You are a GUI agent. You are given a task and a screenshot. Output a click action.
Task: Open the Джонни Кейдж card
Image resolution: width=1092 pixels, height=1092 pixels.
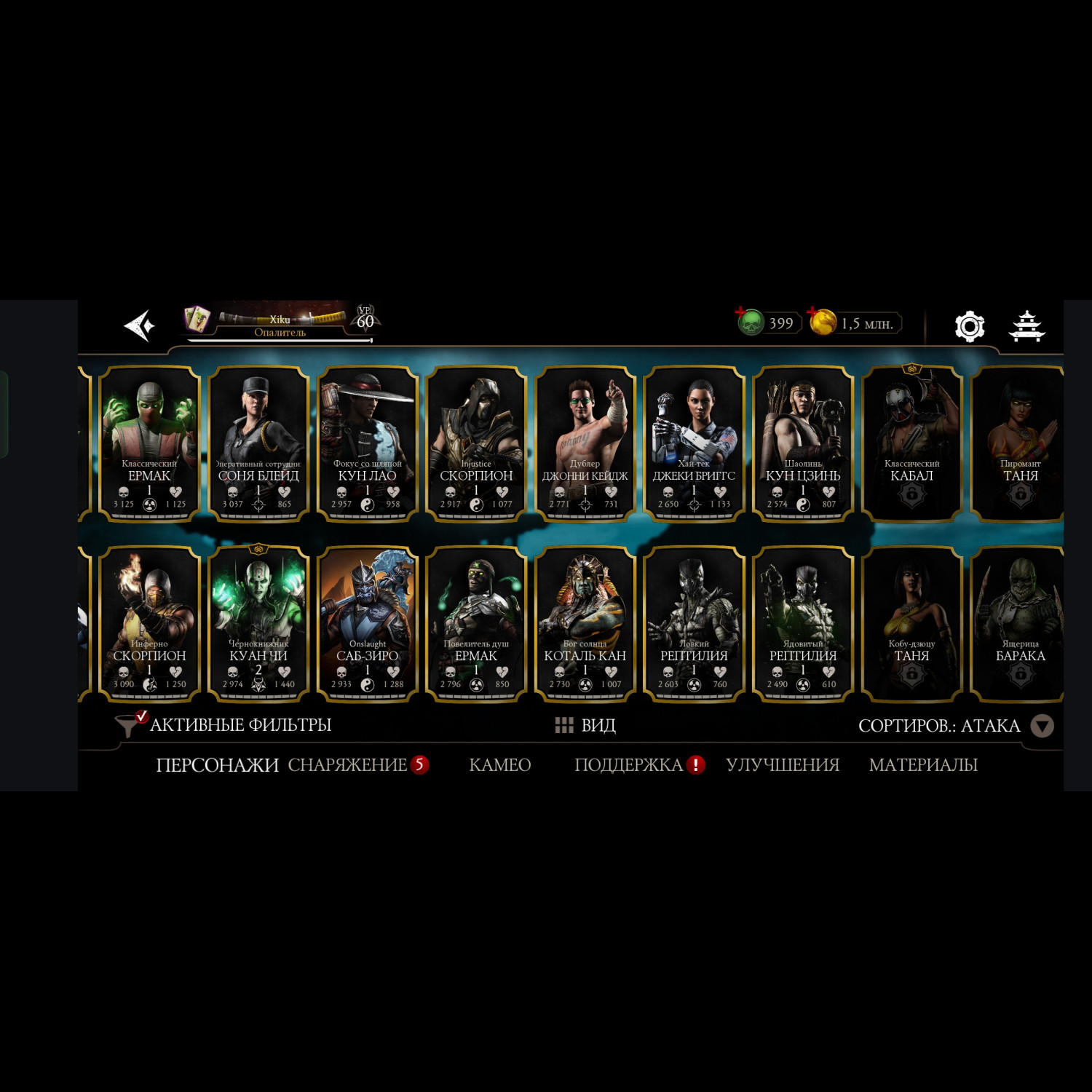point(585,444)
